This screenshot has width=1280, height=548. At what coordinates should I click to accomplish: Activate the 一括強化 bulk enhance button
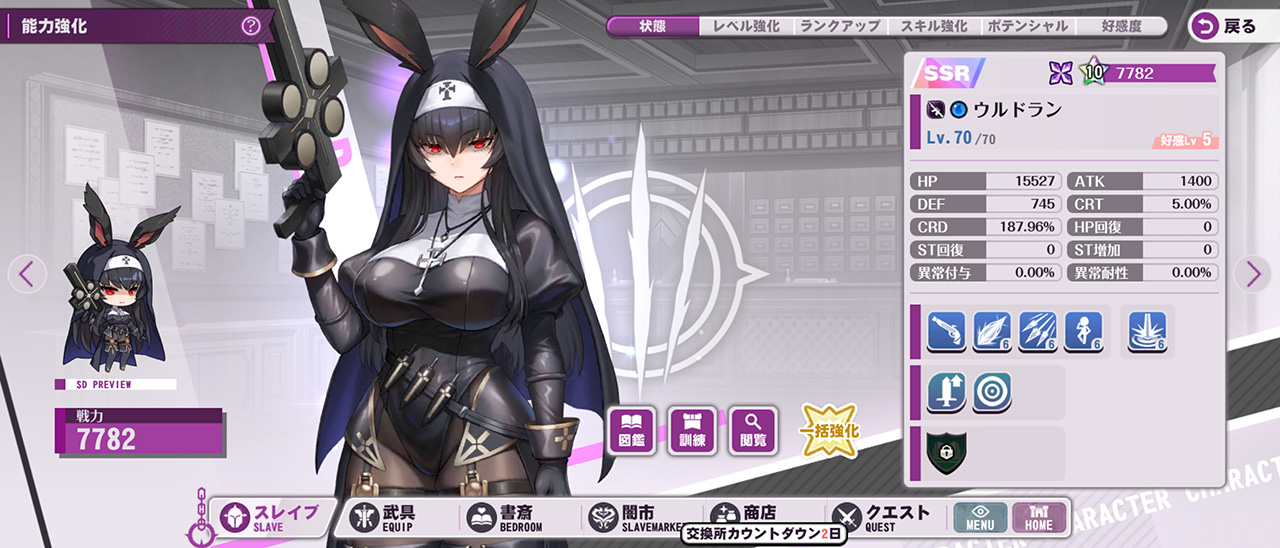[x=829, y=431]
